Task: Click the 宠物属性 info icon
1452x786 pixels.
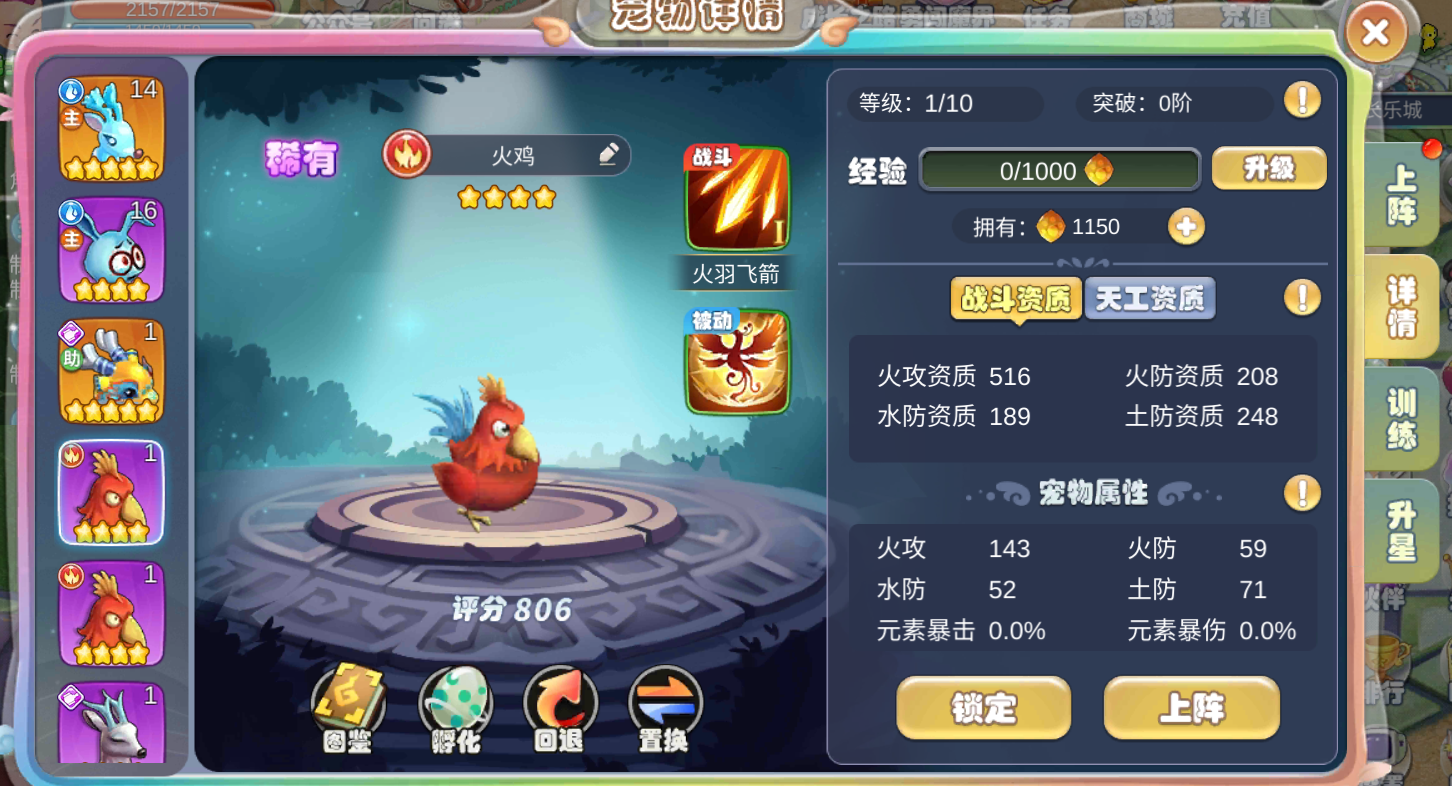Action: click(x=1302, y=493)
